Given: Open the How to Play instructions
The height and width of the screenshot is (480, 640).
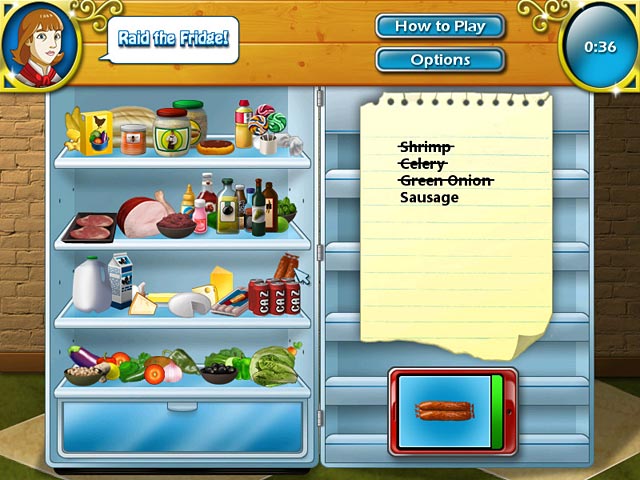Looking at the screenshot, I should [x=440, y=27].
